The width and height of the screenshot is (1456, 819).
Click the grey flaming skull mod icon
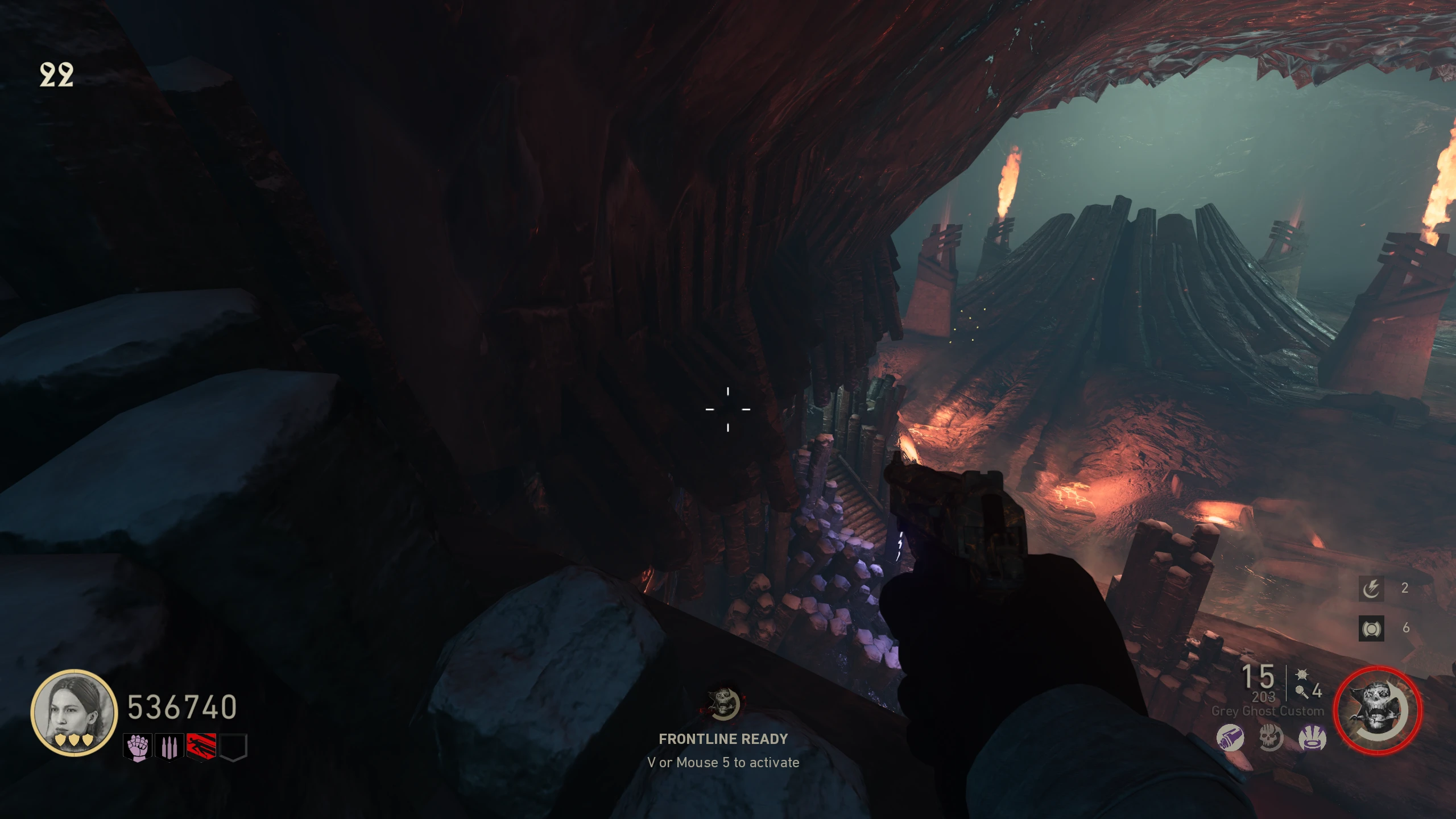1271,738
